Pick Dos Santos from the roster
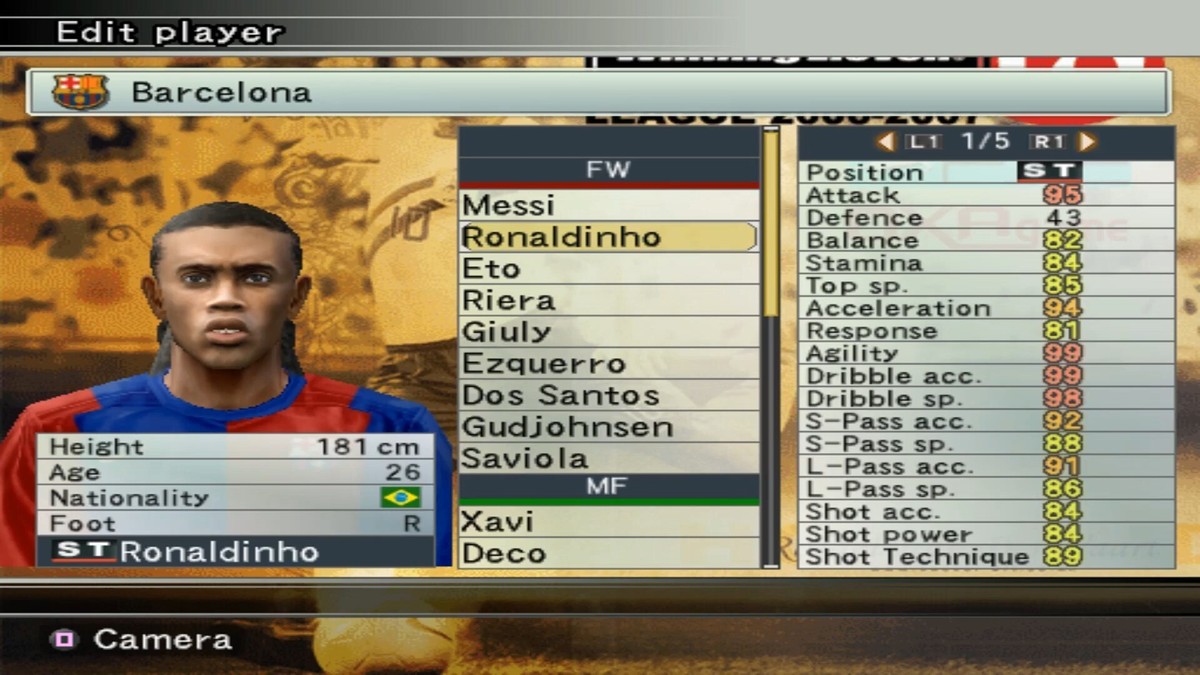1200x675 pixels. 608,396
